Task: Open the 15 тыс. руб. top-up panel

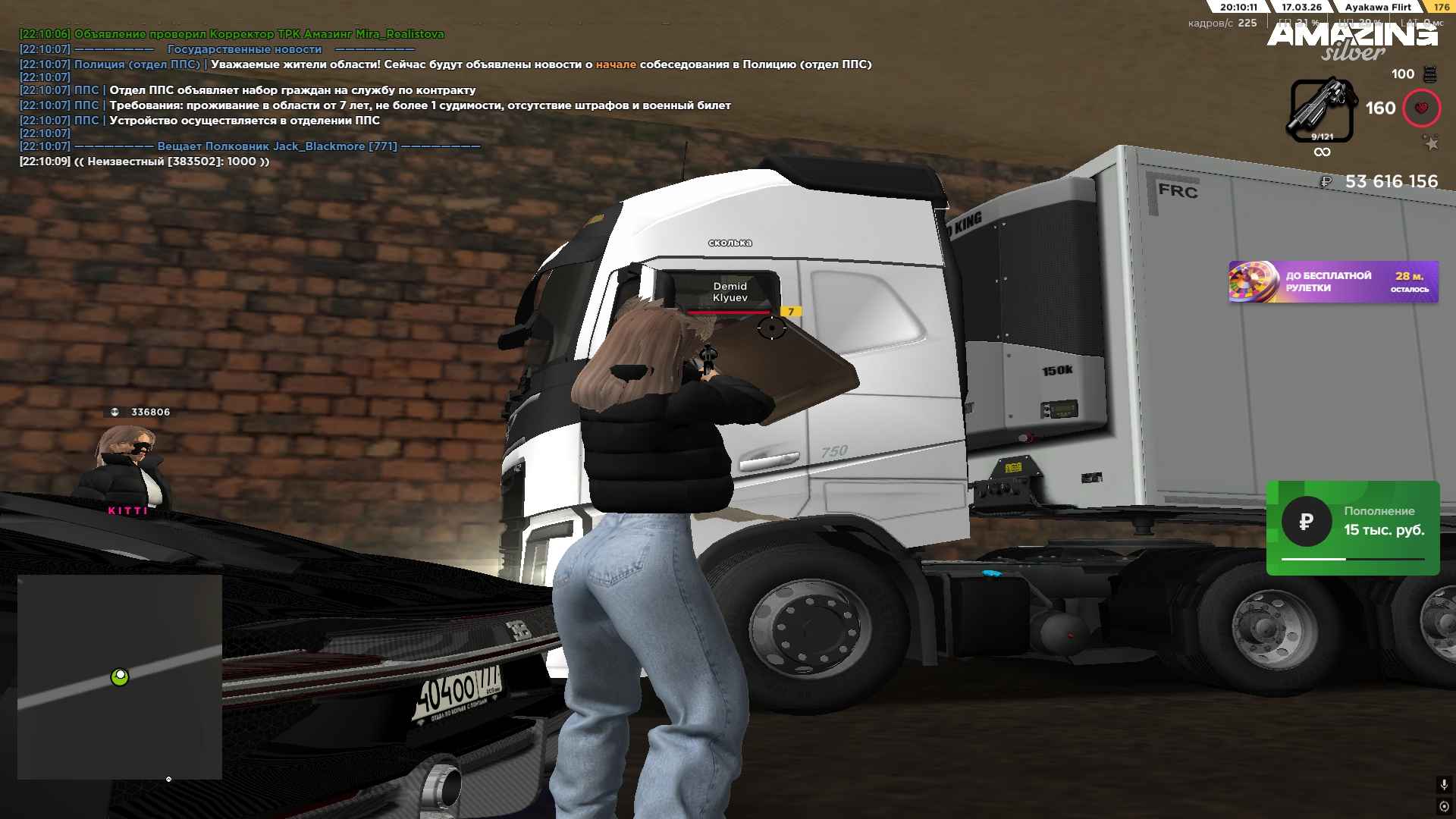Action: pos(1352,528)
